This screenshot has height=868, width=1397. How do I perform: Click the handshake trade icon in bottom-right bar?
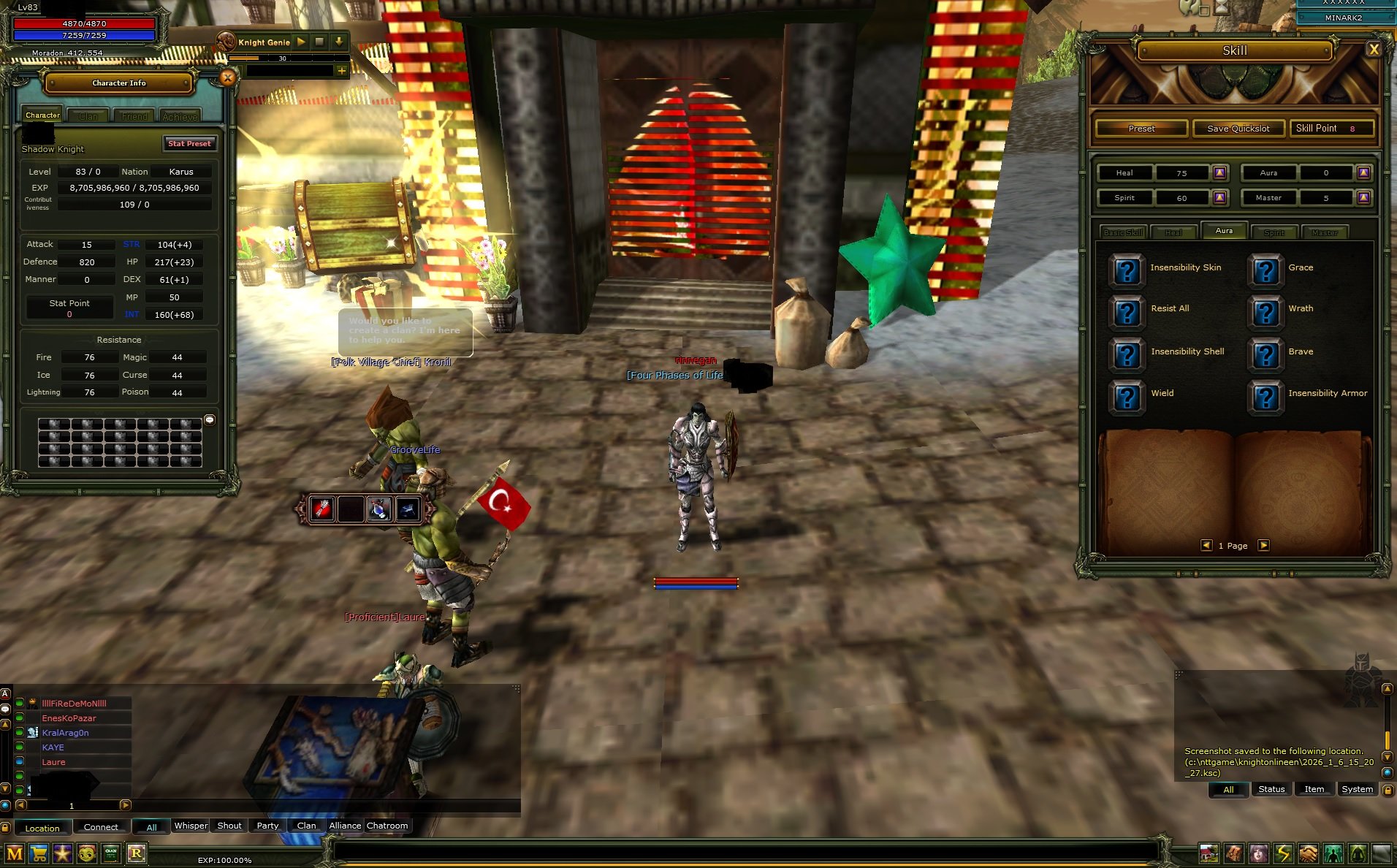pyautogui.click(x=1307, y=853)
